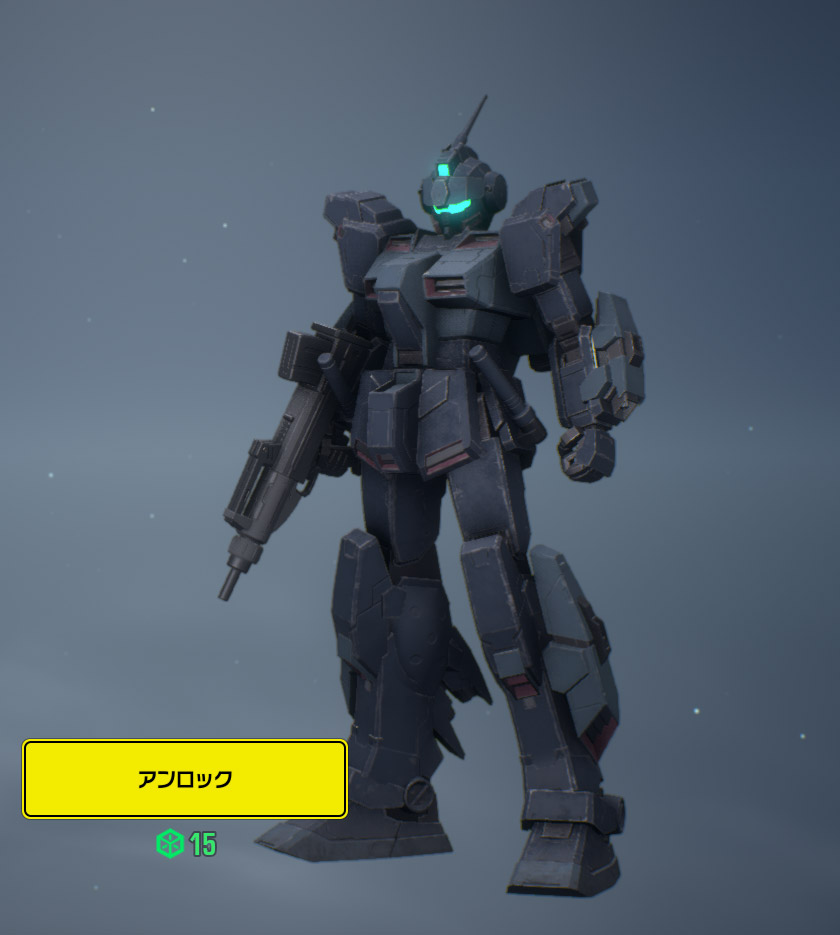Click the yellow アンロック unlock button
The width and height of the screenshot is (840, 935).
pyautogui.click(x=185, y=779)
